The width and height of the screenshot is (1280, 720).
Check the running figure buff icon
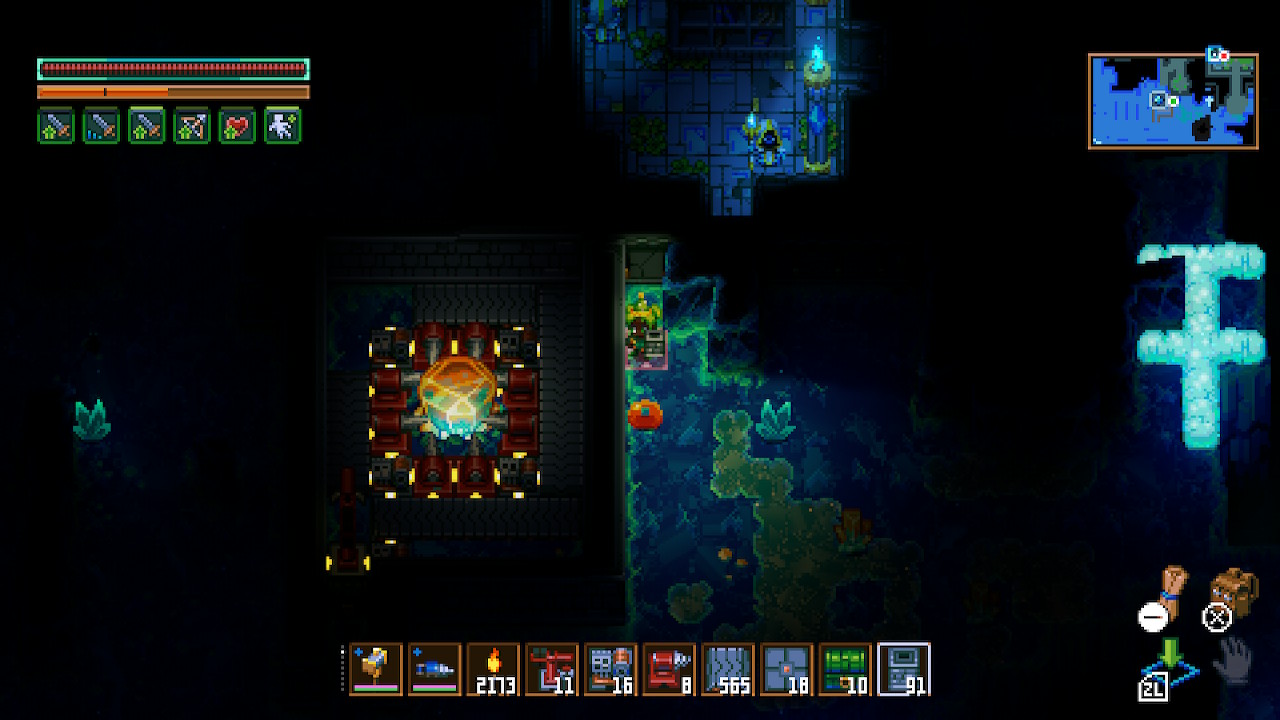pos(282,126)
